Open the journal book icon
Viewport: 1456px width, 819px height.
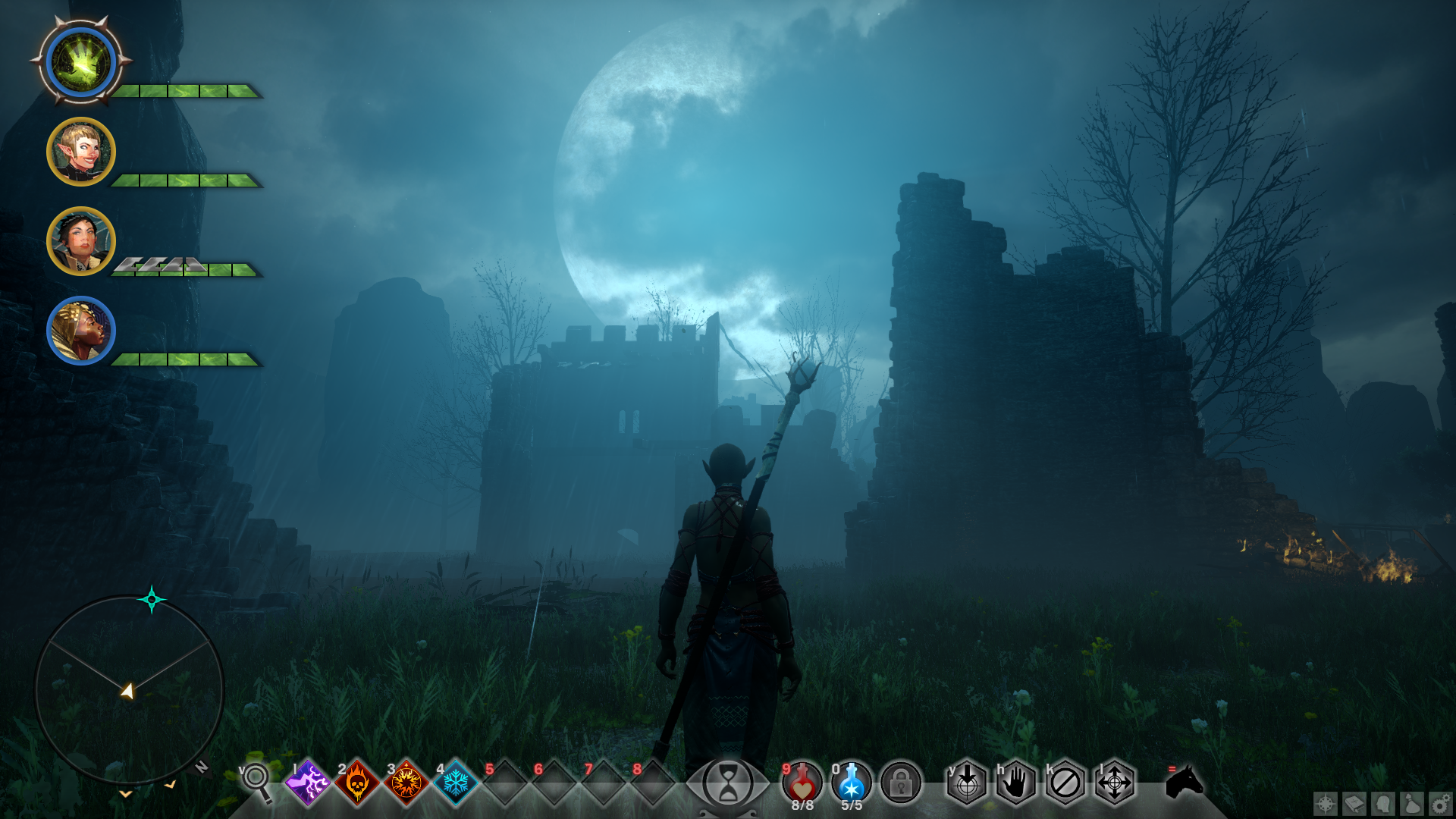pyautogui.click(x=1354, y=803)
